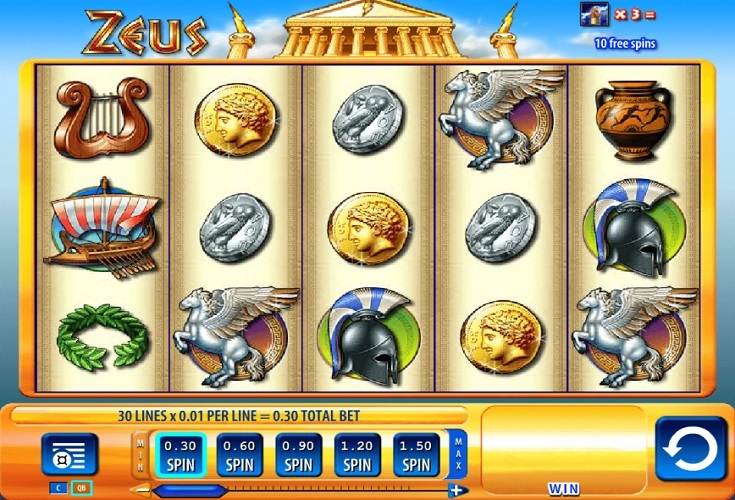Spin at the 1.20 bet level
The height and width of the screenshot is (500, 735).
357,455
